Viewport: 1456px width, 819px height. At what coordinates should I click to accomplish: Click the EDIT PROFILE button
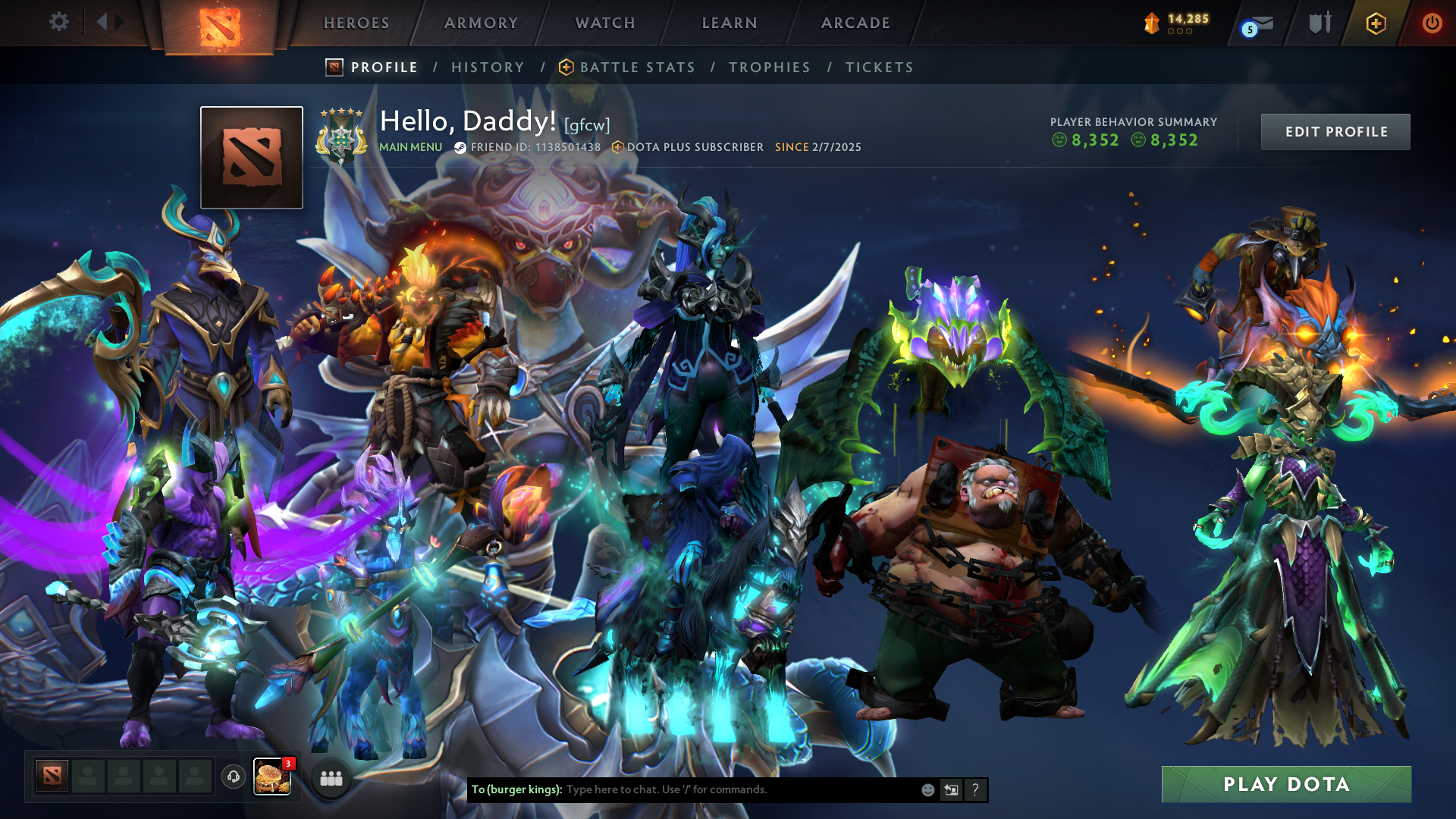(x=1335, y=131)
